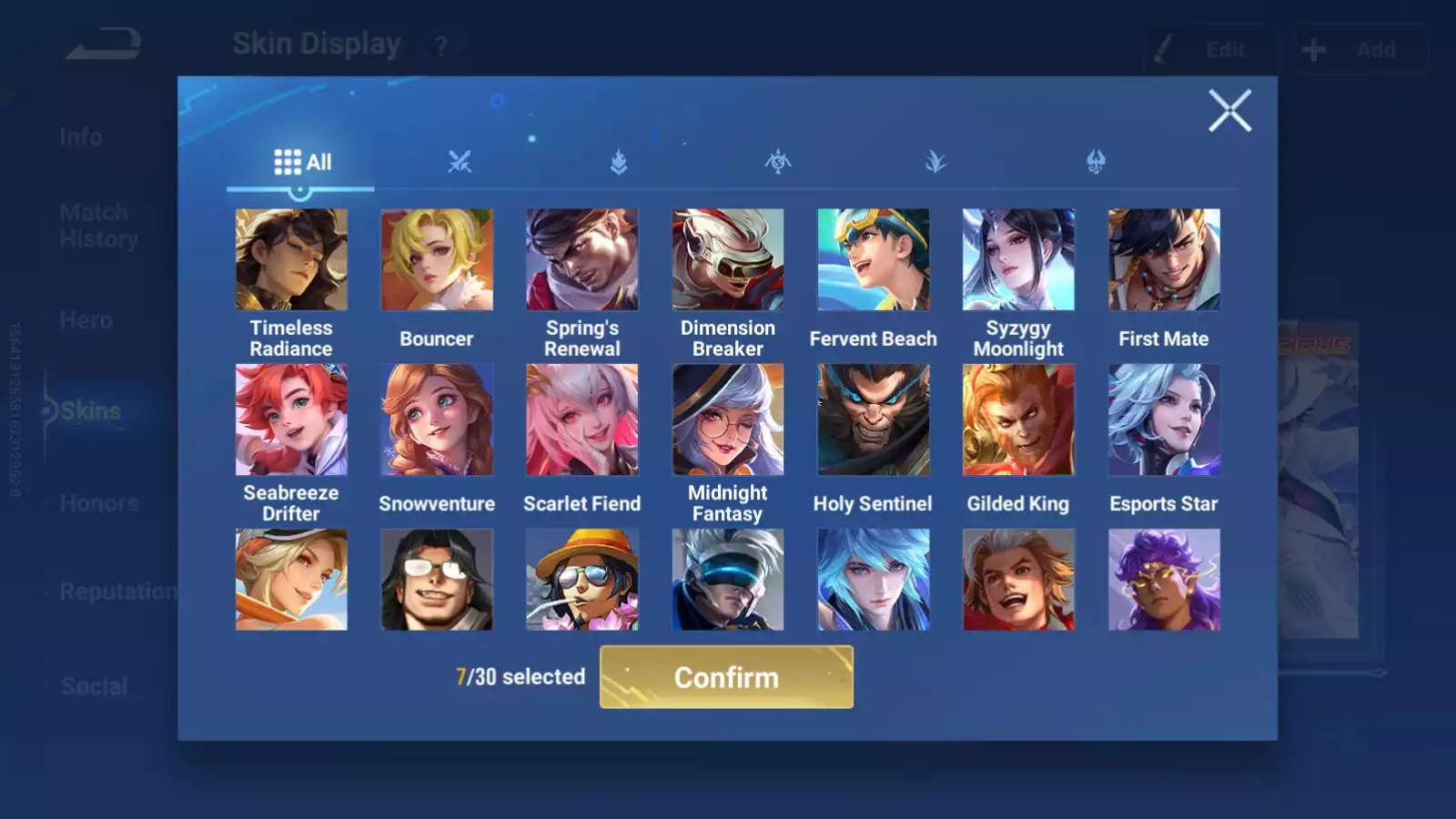Image resolution: width=1456 pixels, height=819 pixels.
Task: Switch to the All skins tab
Action: click(302, 163)
